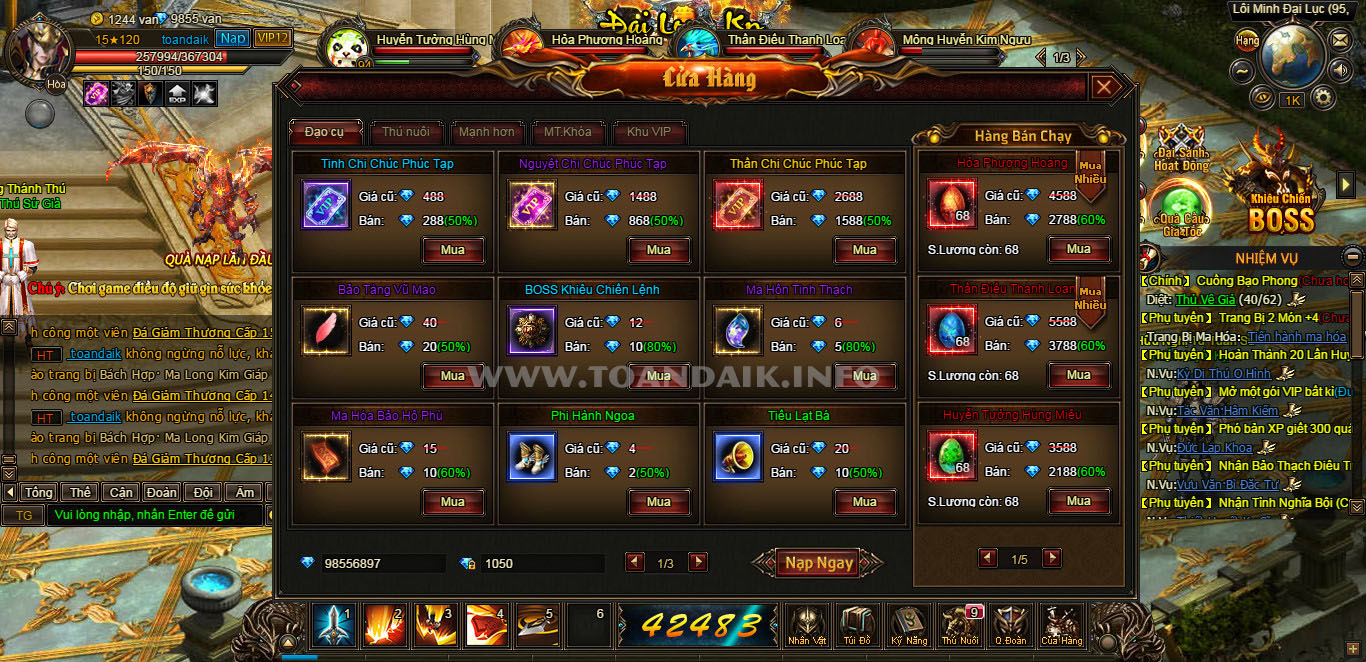Buy the BOSS Khiêu Chiến Lệnh item
This screenshot has width=1366, height=662.
coord(659,376)
